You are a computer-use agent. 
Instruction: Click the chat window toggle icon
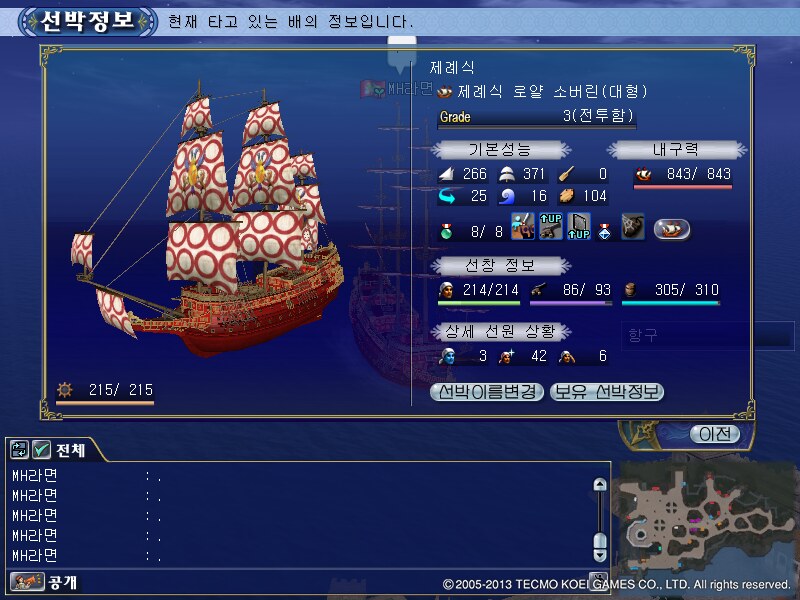20,450
